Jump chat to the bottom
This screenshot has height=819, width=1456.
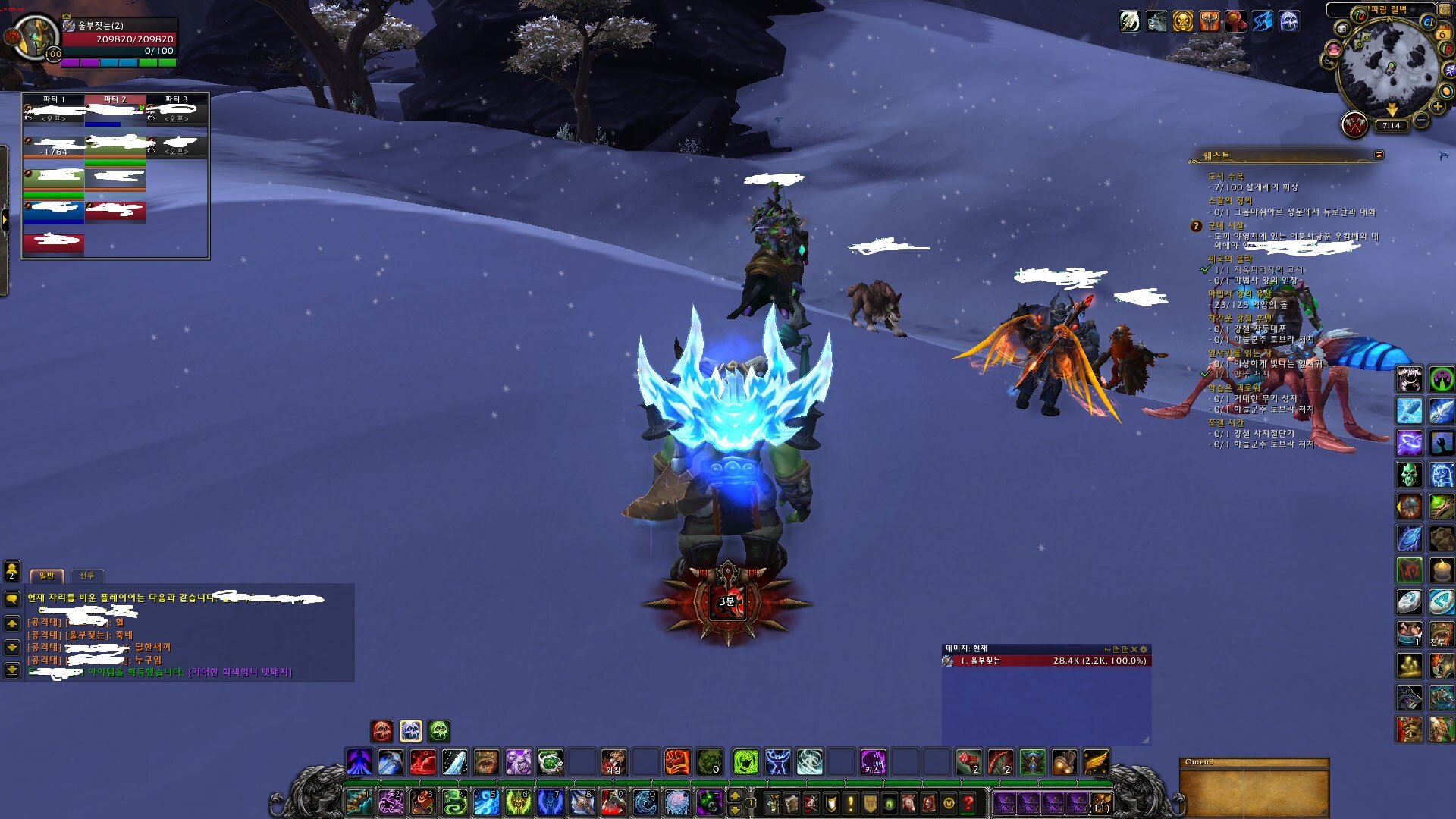click(x=12, y=670)
